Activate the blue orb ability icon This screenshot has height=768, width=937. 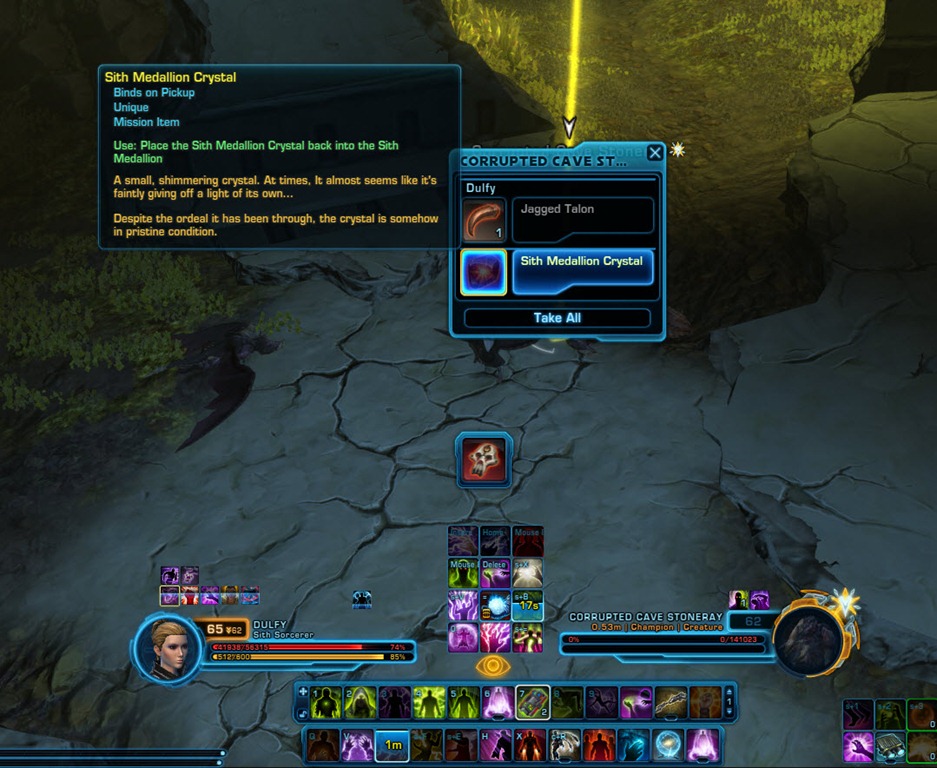[x=667, y=745]
